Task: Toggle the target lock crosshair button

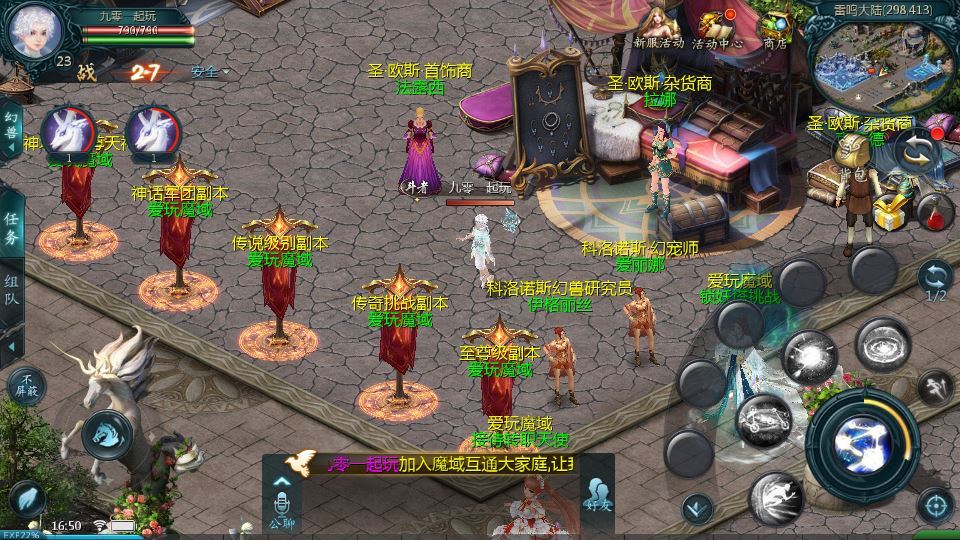Action: click(x=935, y=507)
